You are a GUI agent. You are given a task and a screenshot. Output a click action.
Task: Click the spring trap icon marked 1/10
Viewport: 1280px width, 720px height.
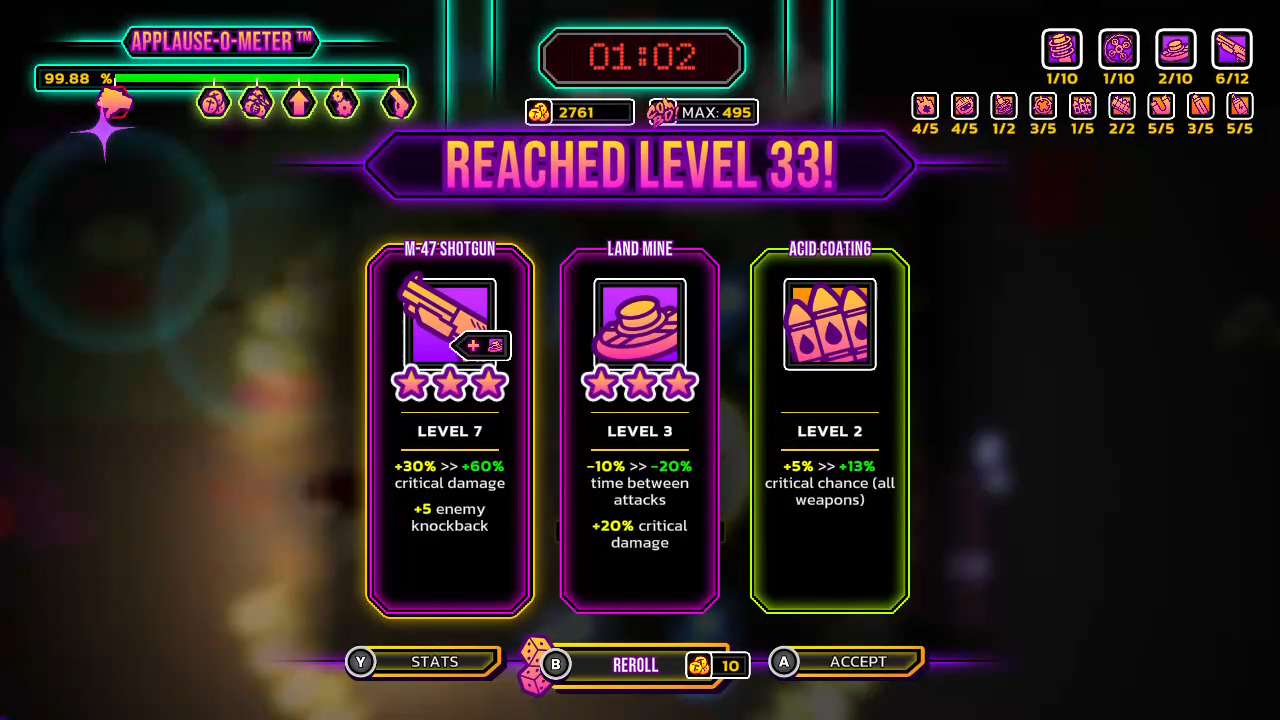(x=1062, y=47)
